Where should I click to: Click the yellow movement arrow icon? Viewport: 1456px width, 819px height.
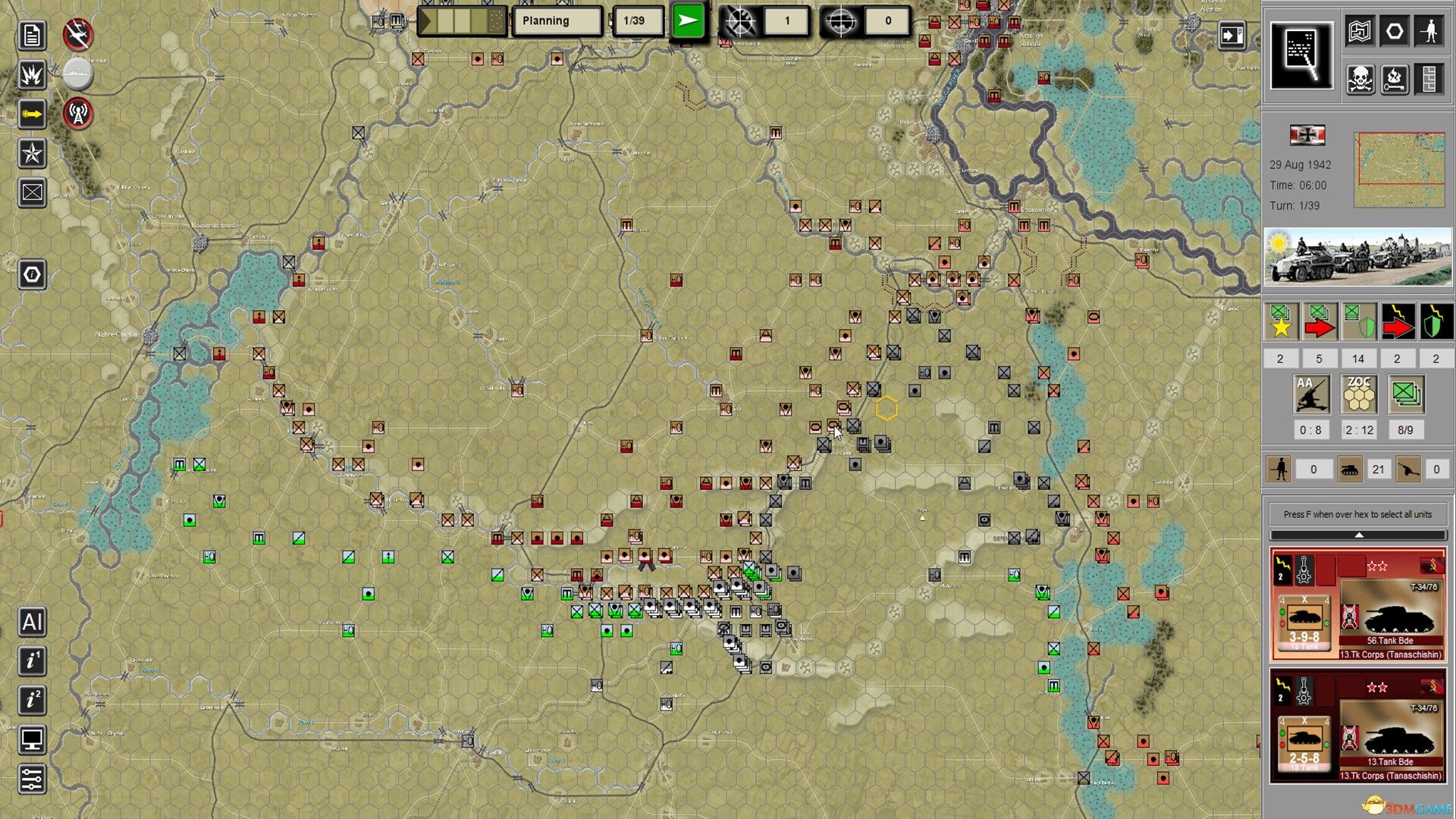[x=31, y=115]
